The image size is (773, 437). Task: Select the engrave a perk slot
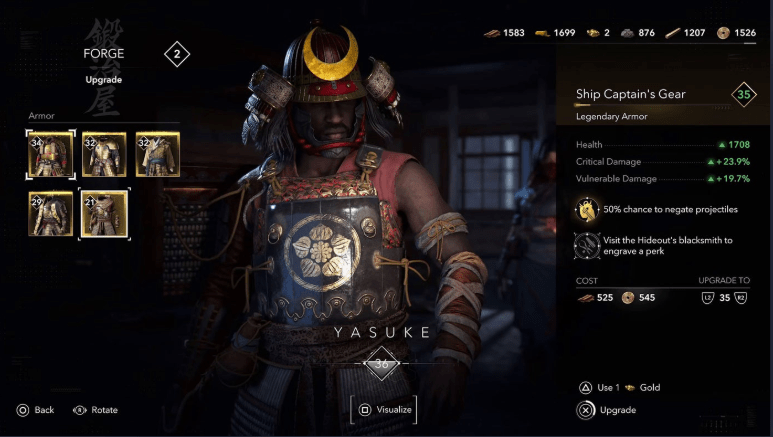click(587, 246)
